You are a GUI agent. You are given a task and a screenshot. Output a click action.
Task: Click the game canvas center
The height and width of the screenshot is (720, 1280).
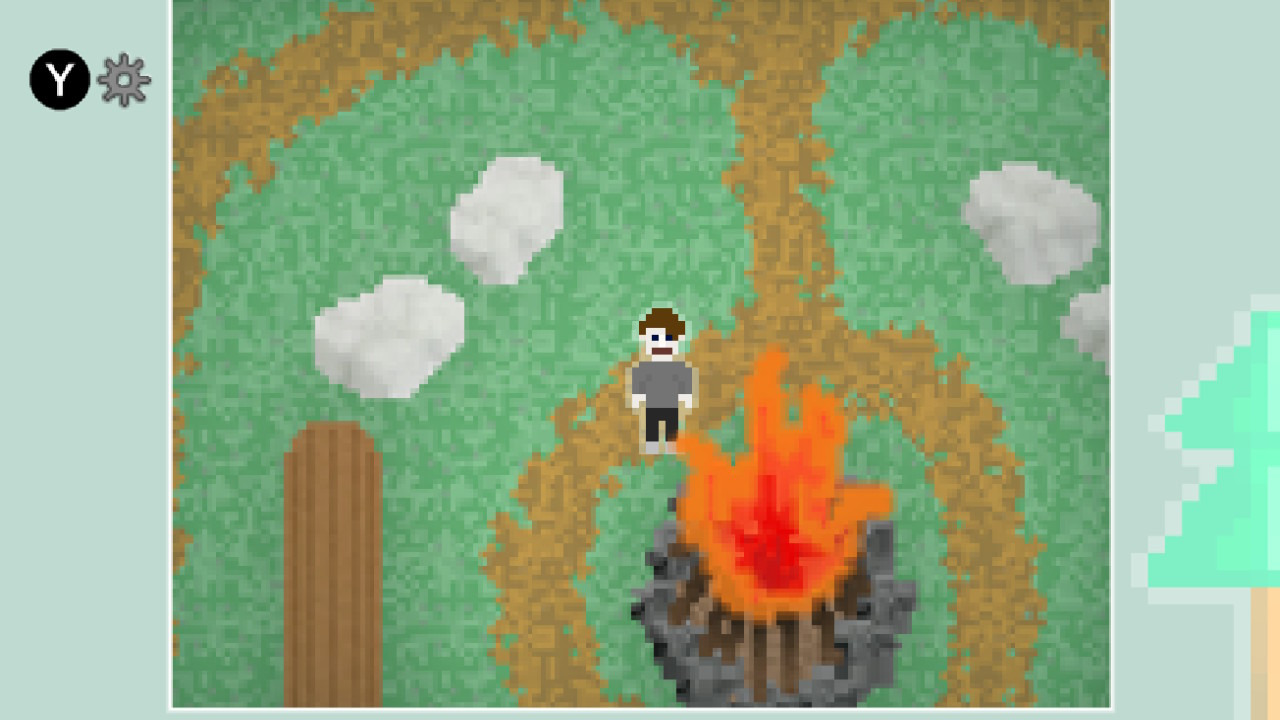[640, 355]
